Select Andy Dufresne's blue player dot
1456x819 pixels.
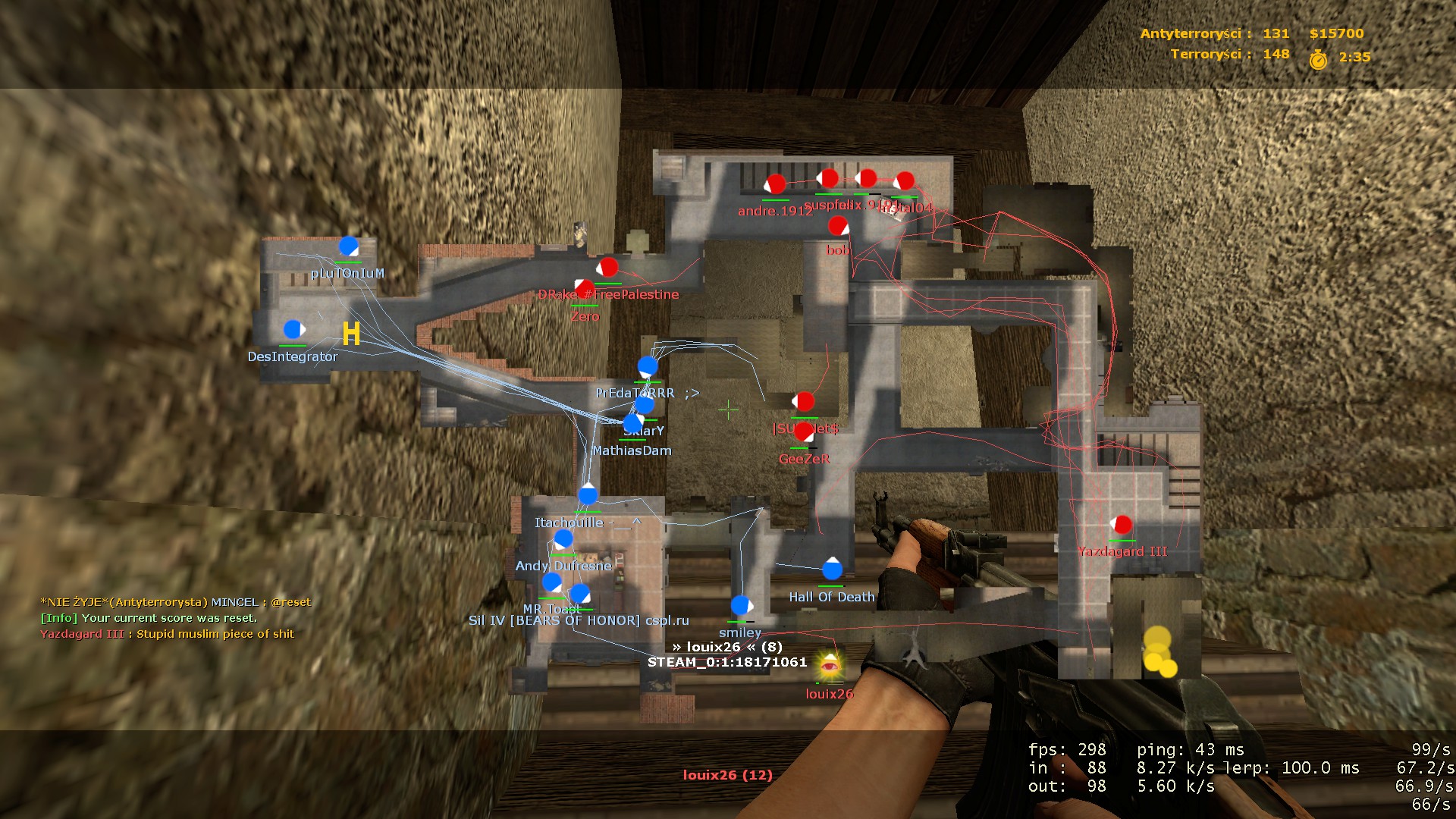pyautogui.click(x=563, y=539)
